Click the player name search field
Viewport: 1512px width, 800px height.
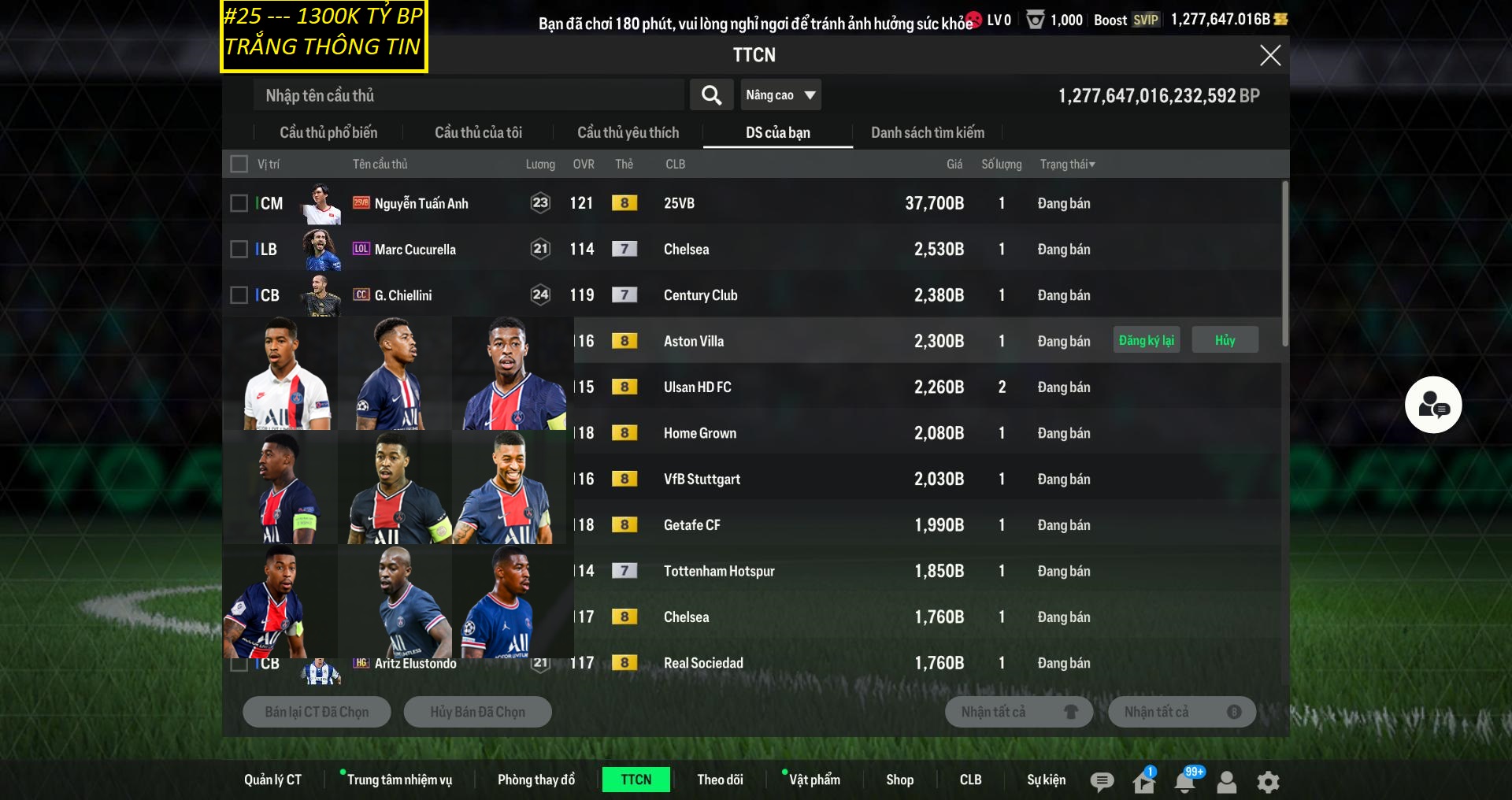(469, 95)
